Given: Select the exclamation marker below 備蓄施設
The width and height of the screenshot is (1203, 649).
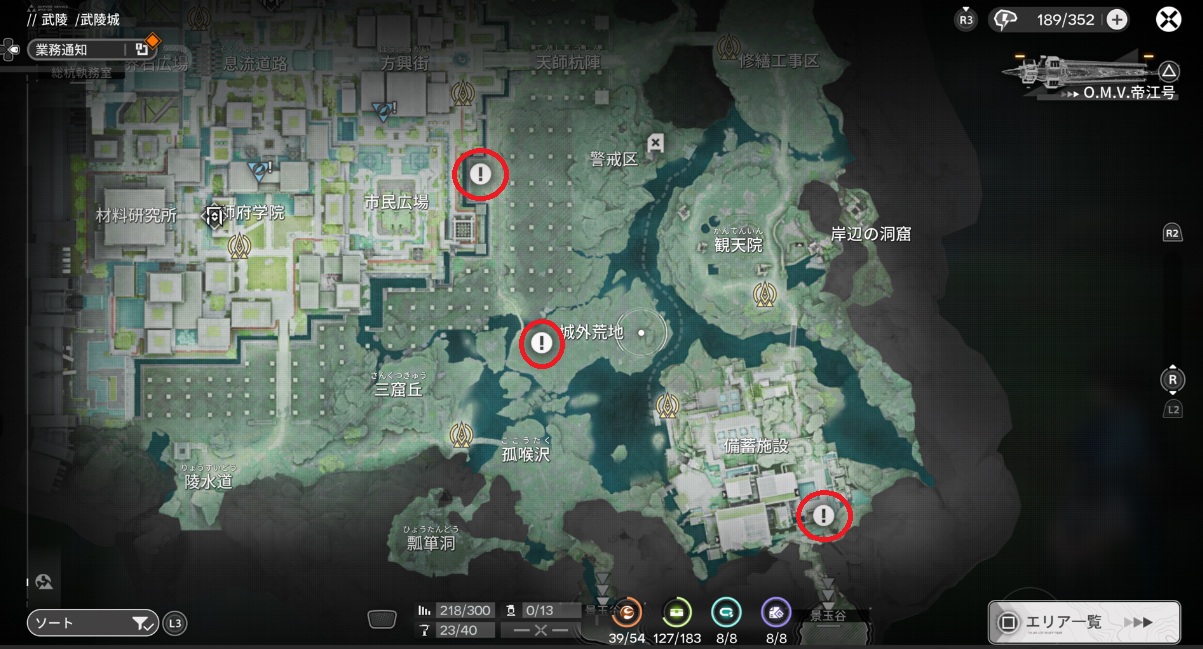Looking at the screenshot, I should (823, 516).
